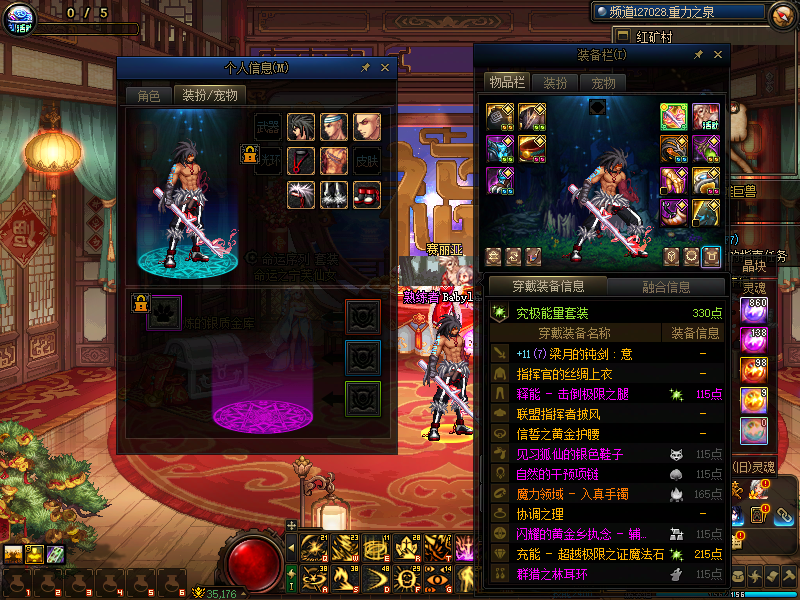Show the 融合信息 fusion info tab
This screenshot has width=800, height=600.
coord(665,286)
